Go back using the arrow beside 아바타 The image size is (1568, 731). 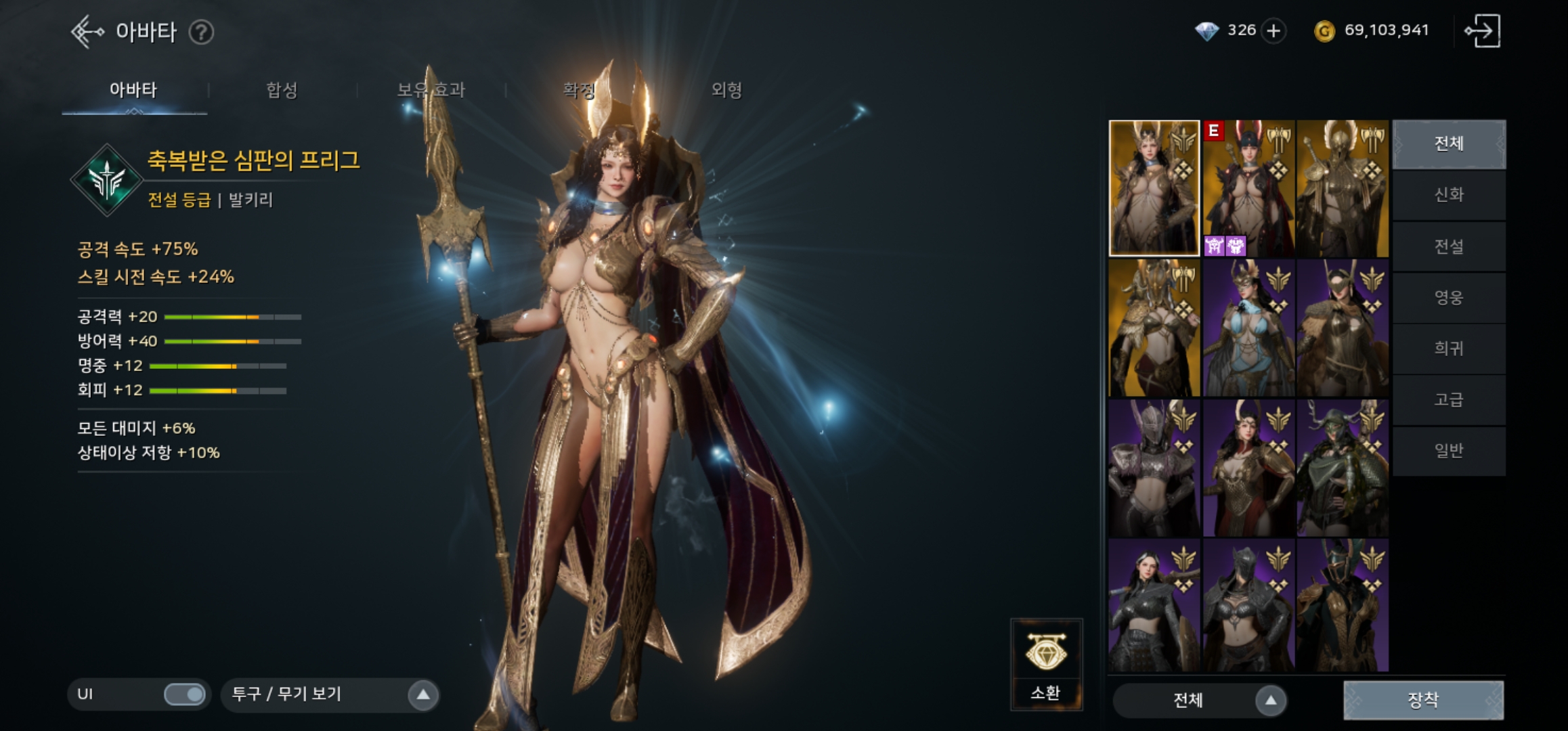[x=87, y=32]
